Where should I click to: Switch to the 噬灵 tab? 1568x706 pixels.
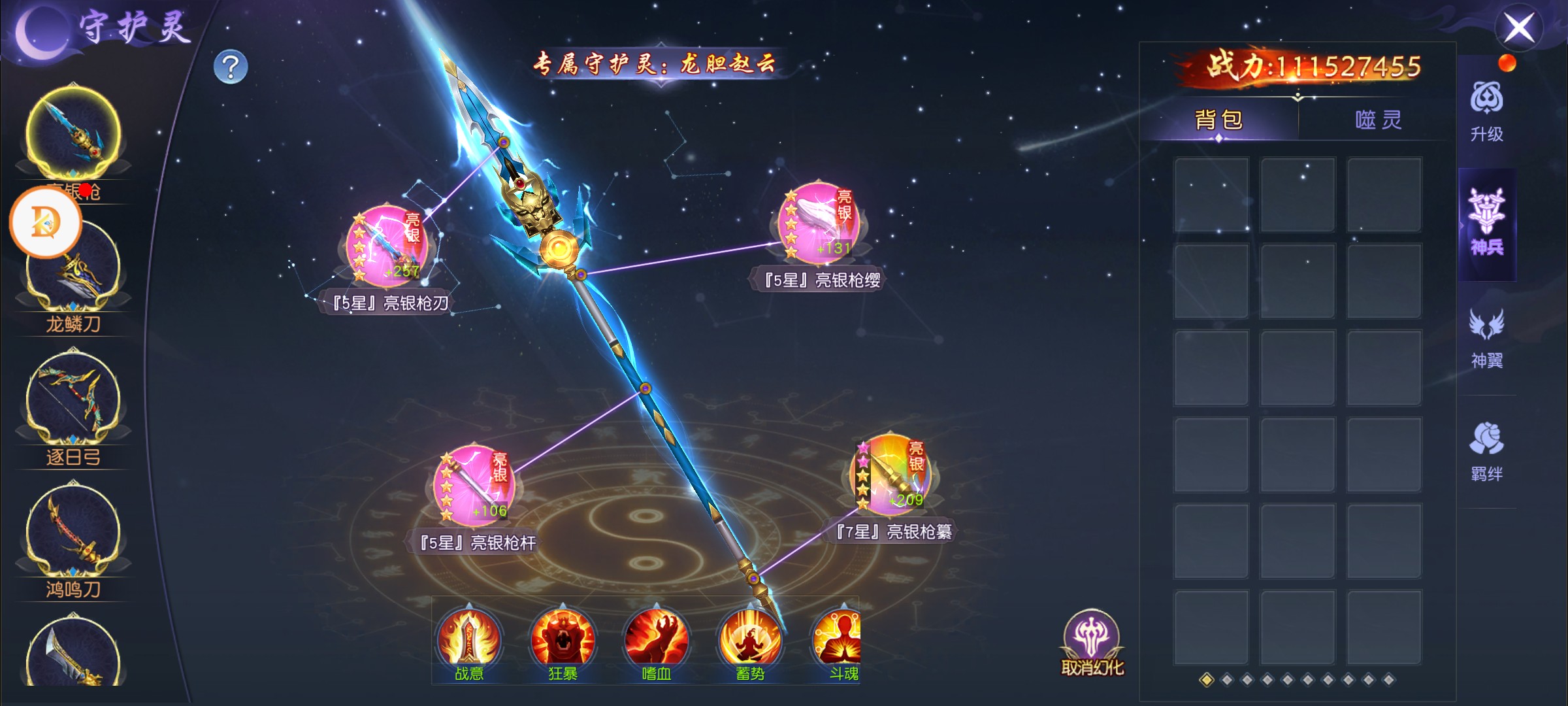point(1378,120)
